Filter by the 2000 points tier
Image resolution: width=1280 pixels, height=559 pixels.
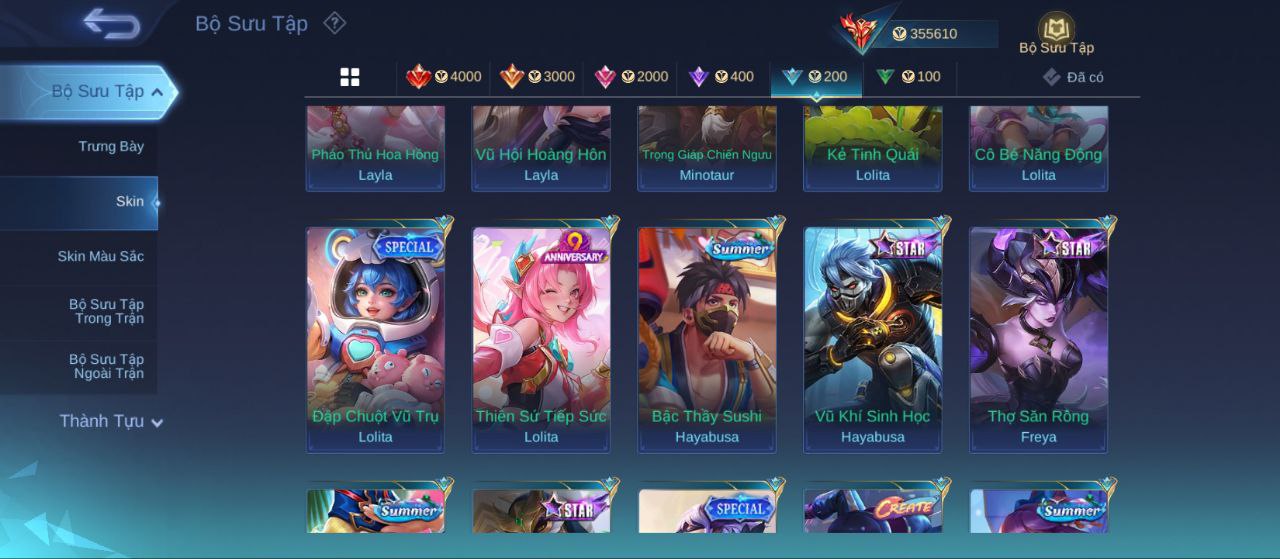click(631, 77)
